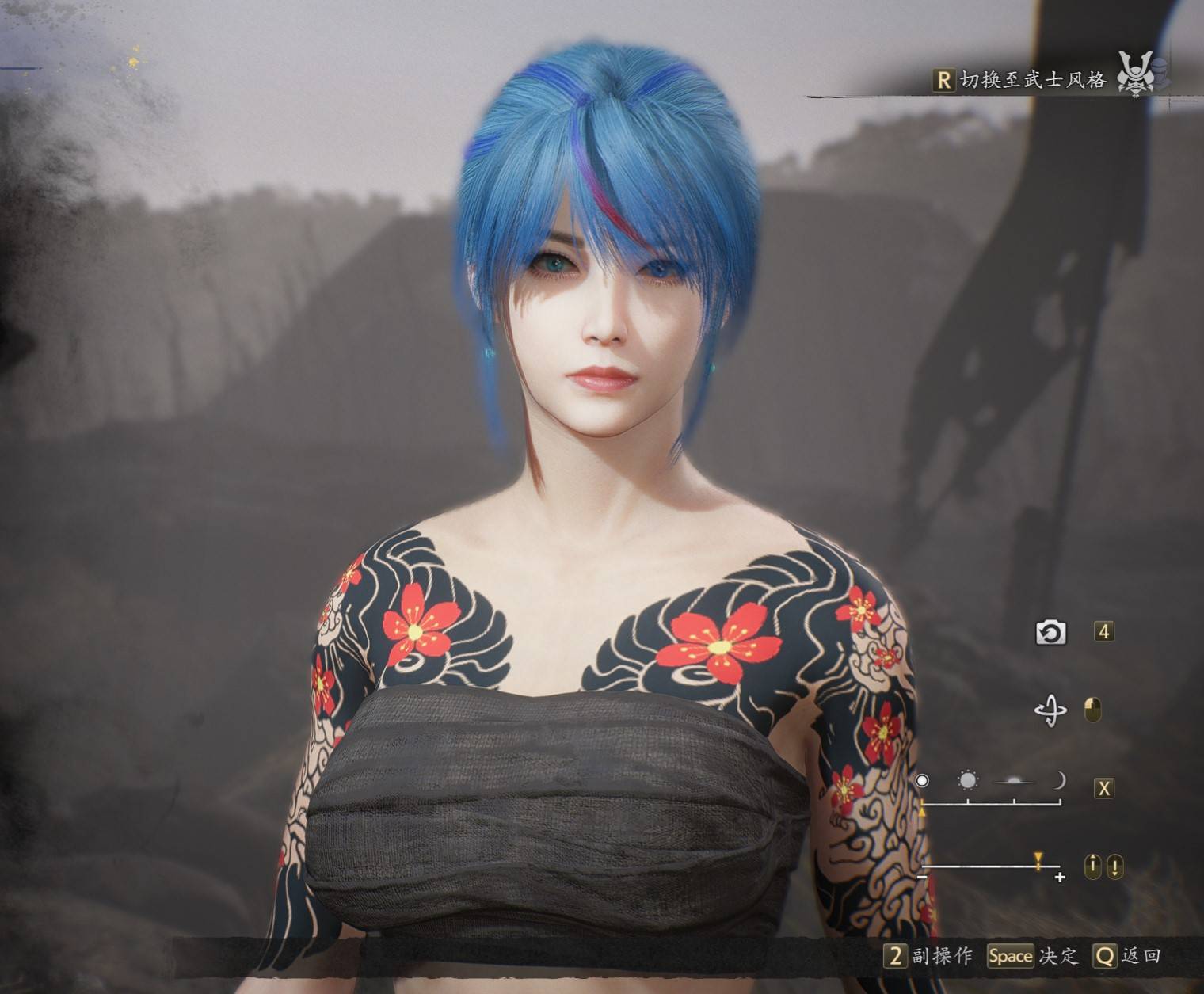The height and width of the screenshot is (994, 1204).
Task: Reset the camera with the camera icon
Action: (1050, 632)
